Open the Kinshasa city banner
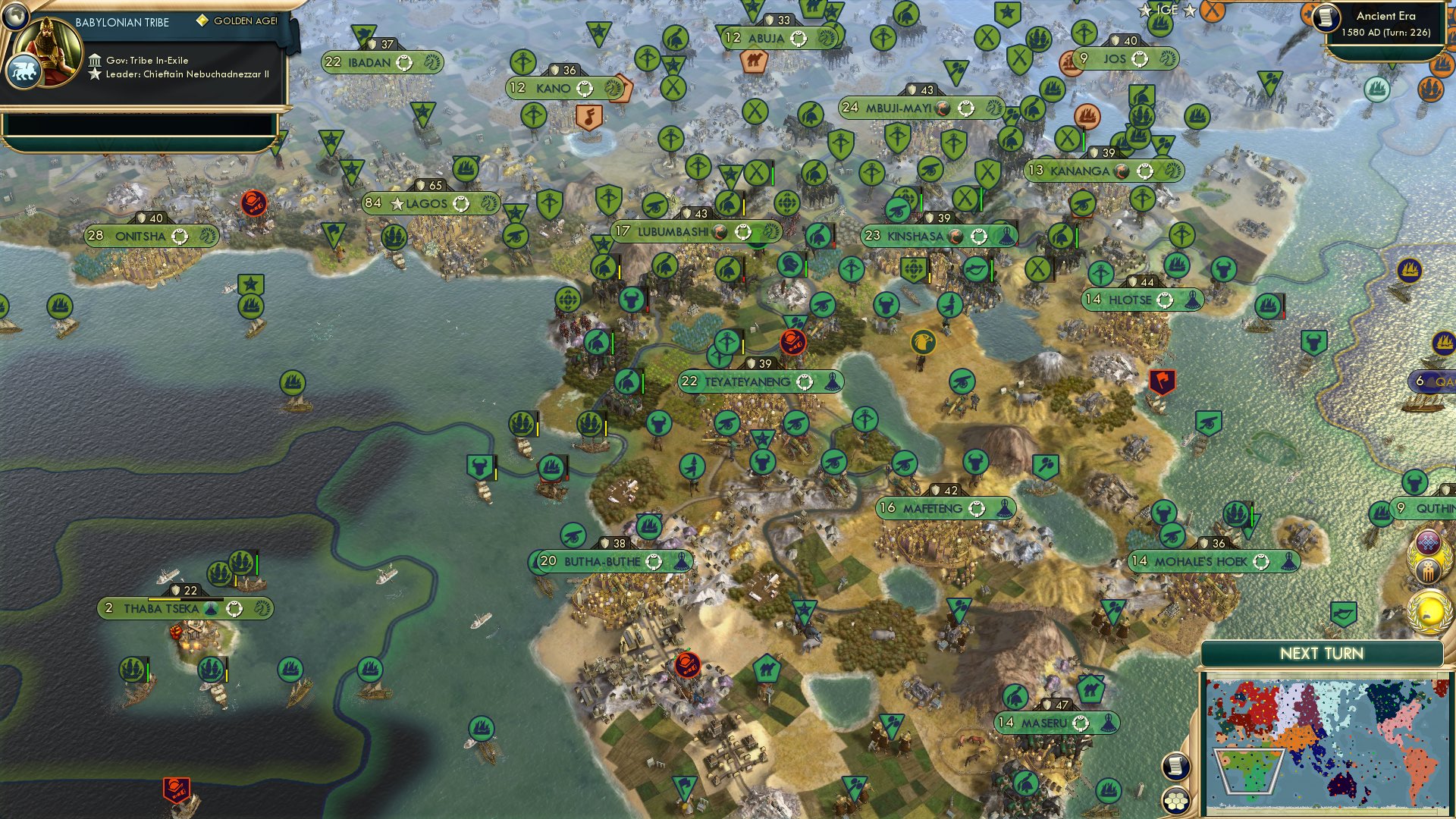The width and height of the screenshot is (1456, 819). 936,236
